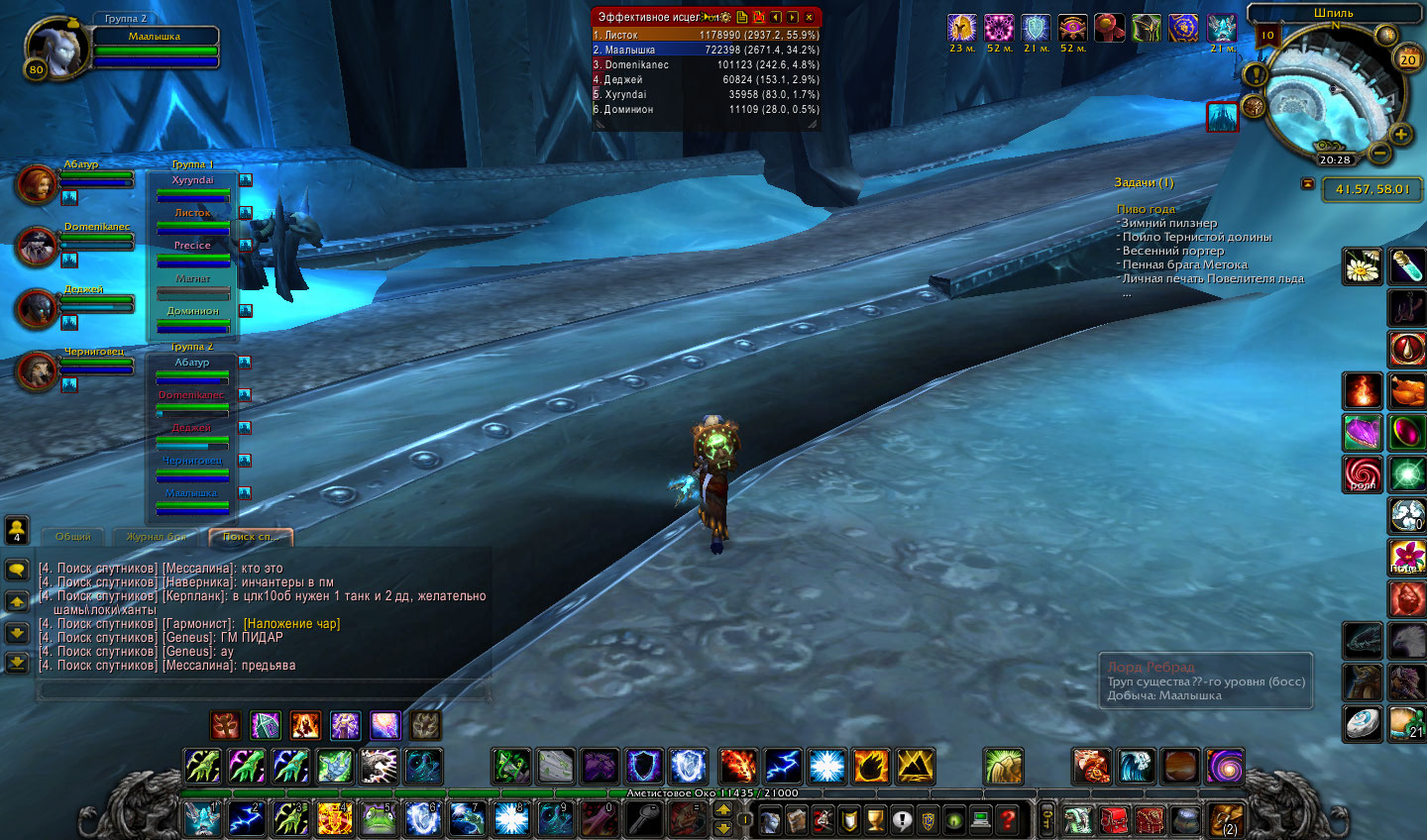Open the red question mark help button
The image size is (1427, 840).
[1007, 820]
